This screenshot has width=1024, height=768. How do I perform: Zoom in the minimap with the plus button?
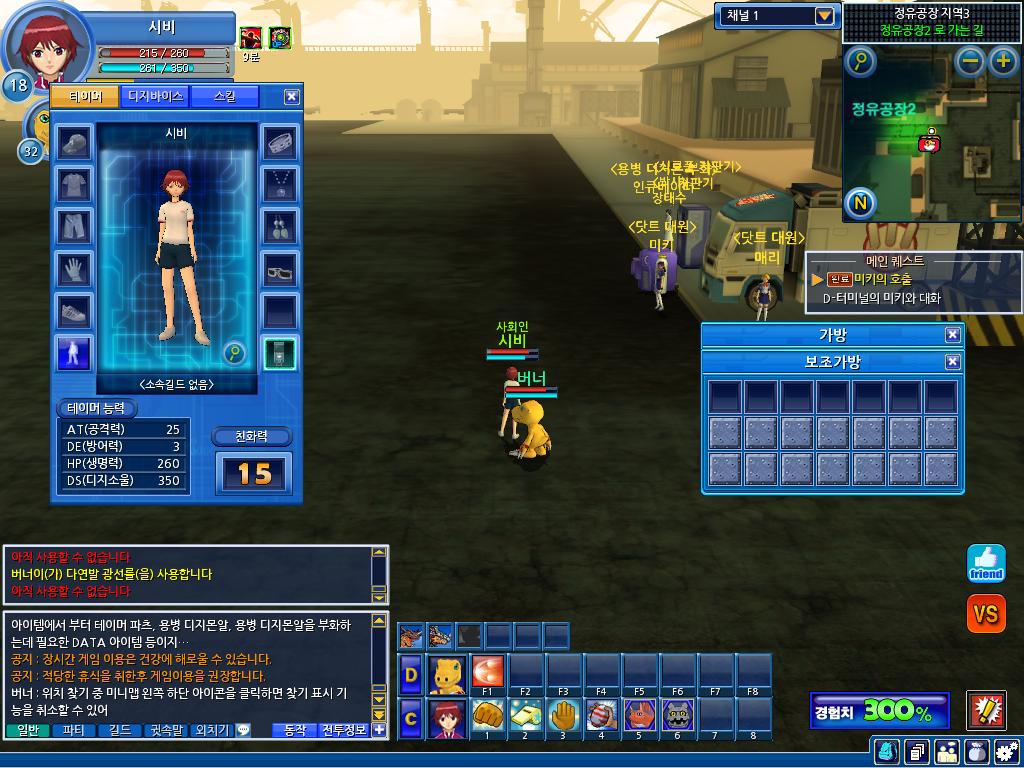point(1002,61)
